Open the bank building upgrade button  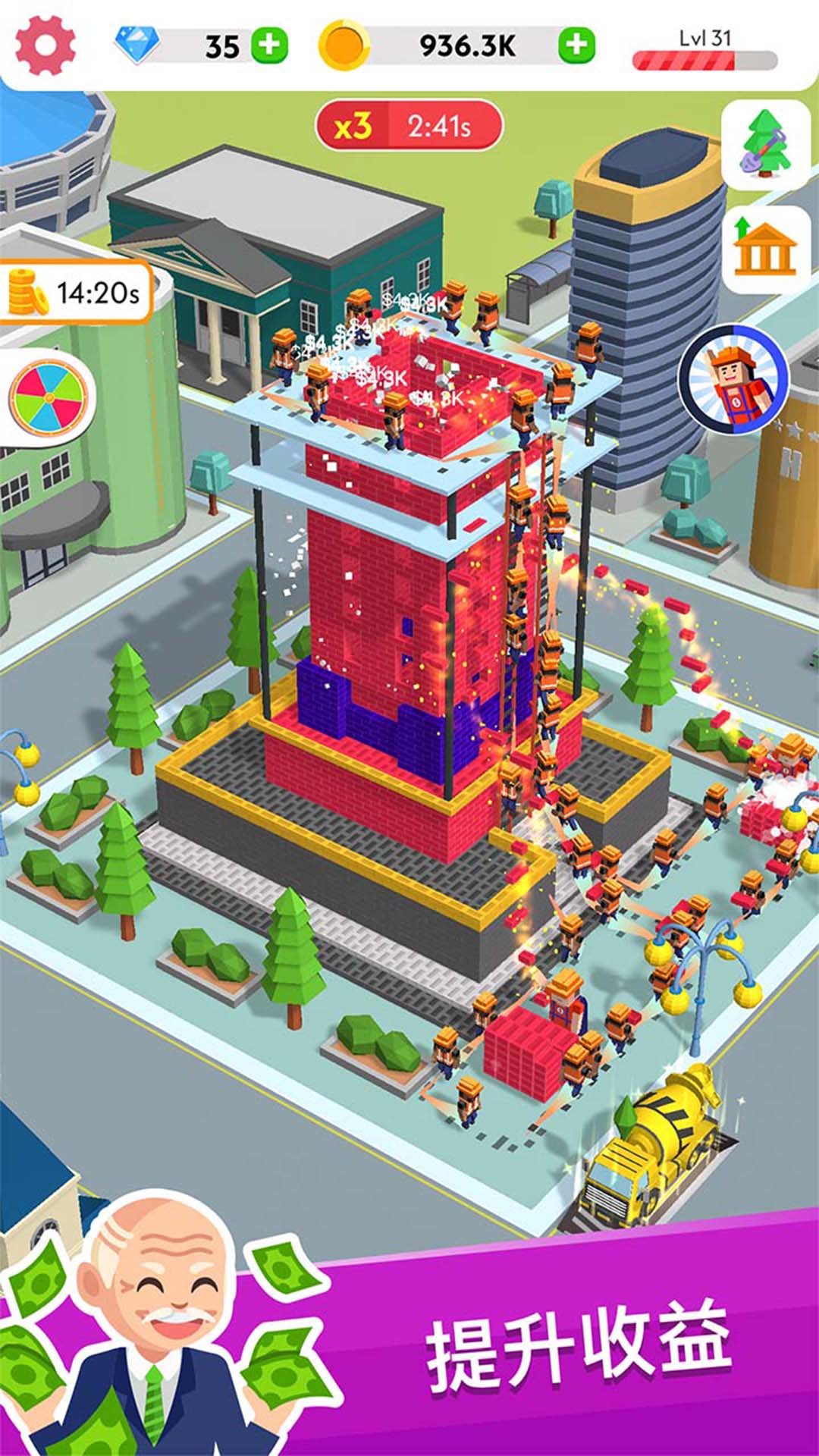coord(766,248)
